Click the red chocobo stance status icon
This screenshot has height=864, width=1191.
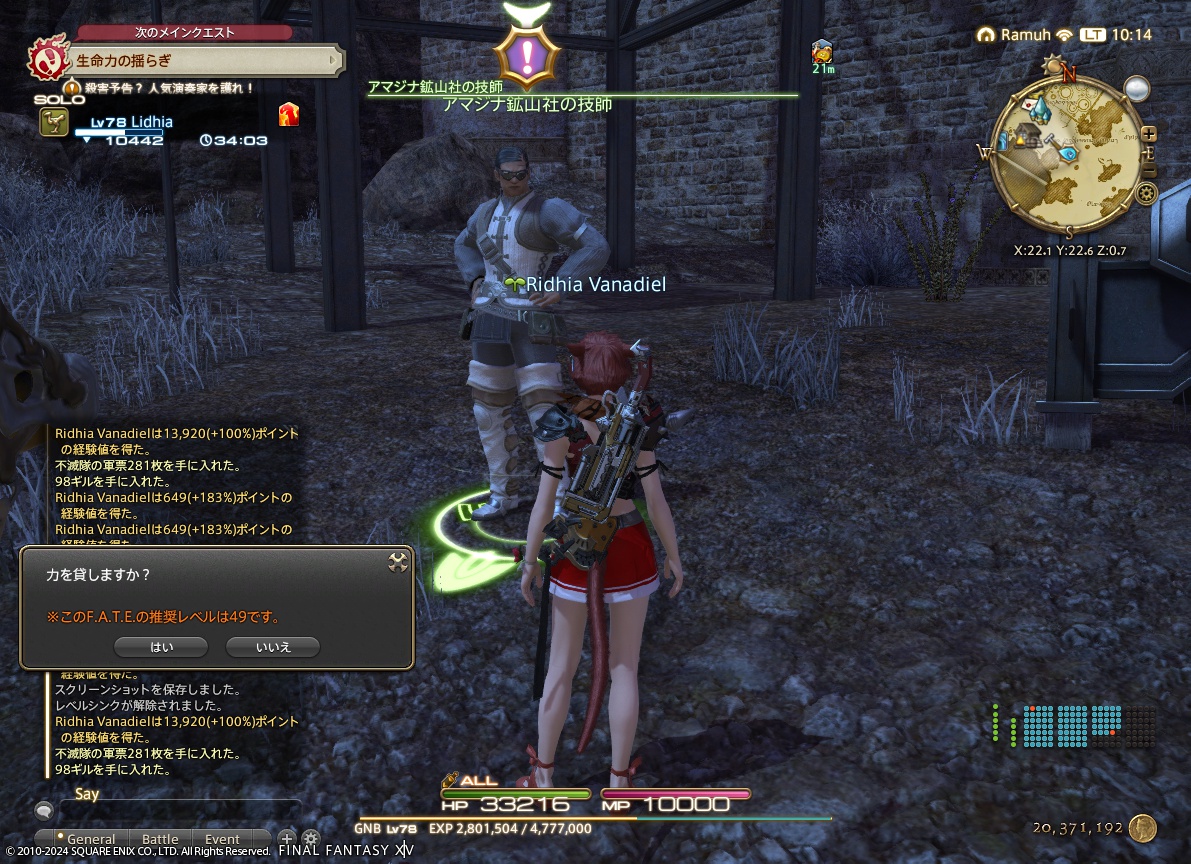(x=289, y=114)
